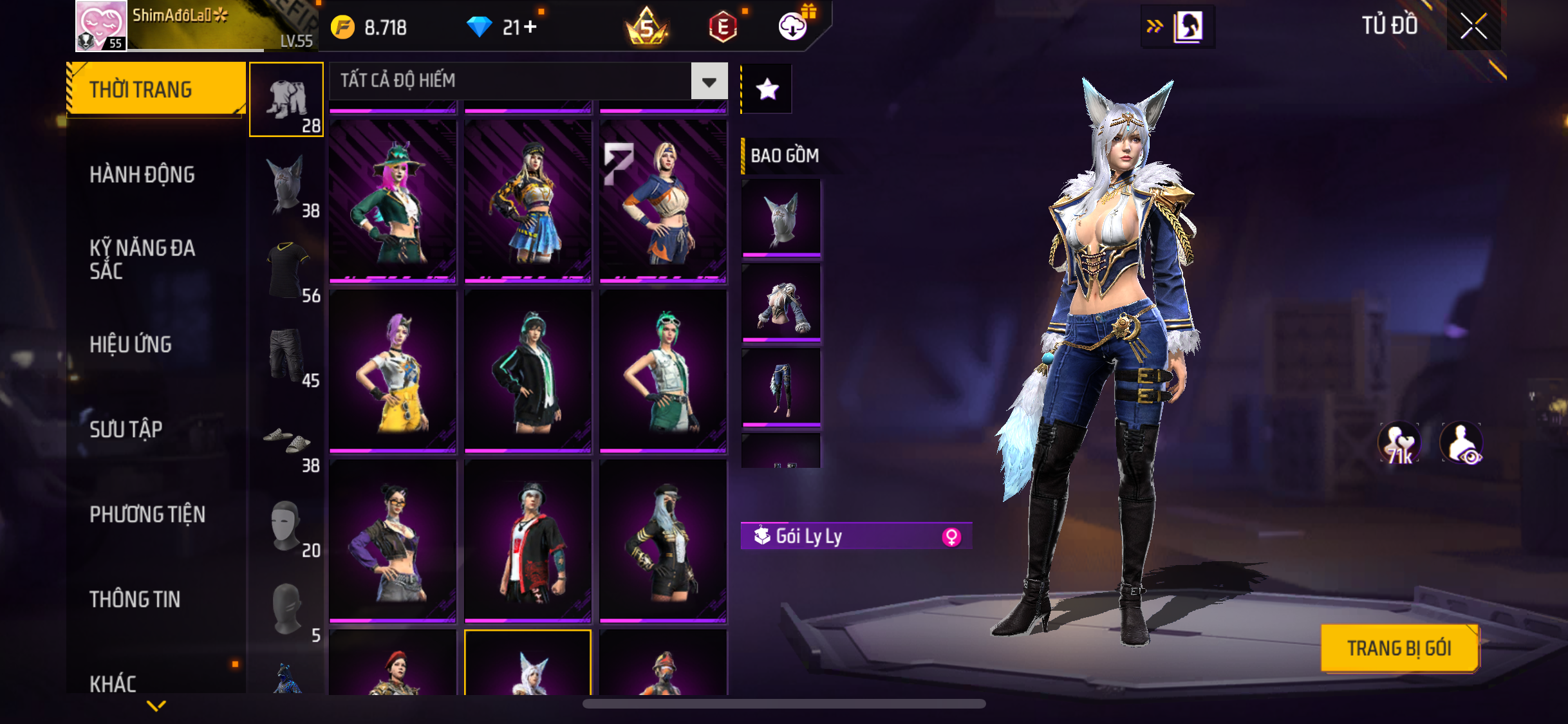This screenshot has height=724, width=1568.
Task: Toggle the star favorites filter
Action: (x=767, y=89)
